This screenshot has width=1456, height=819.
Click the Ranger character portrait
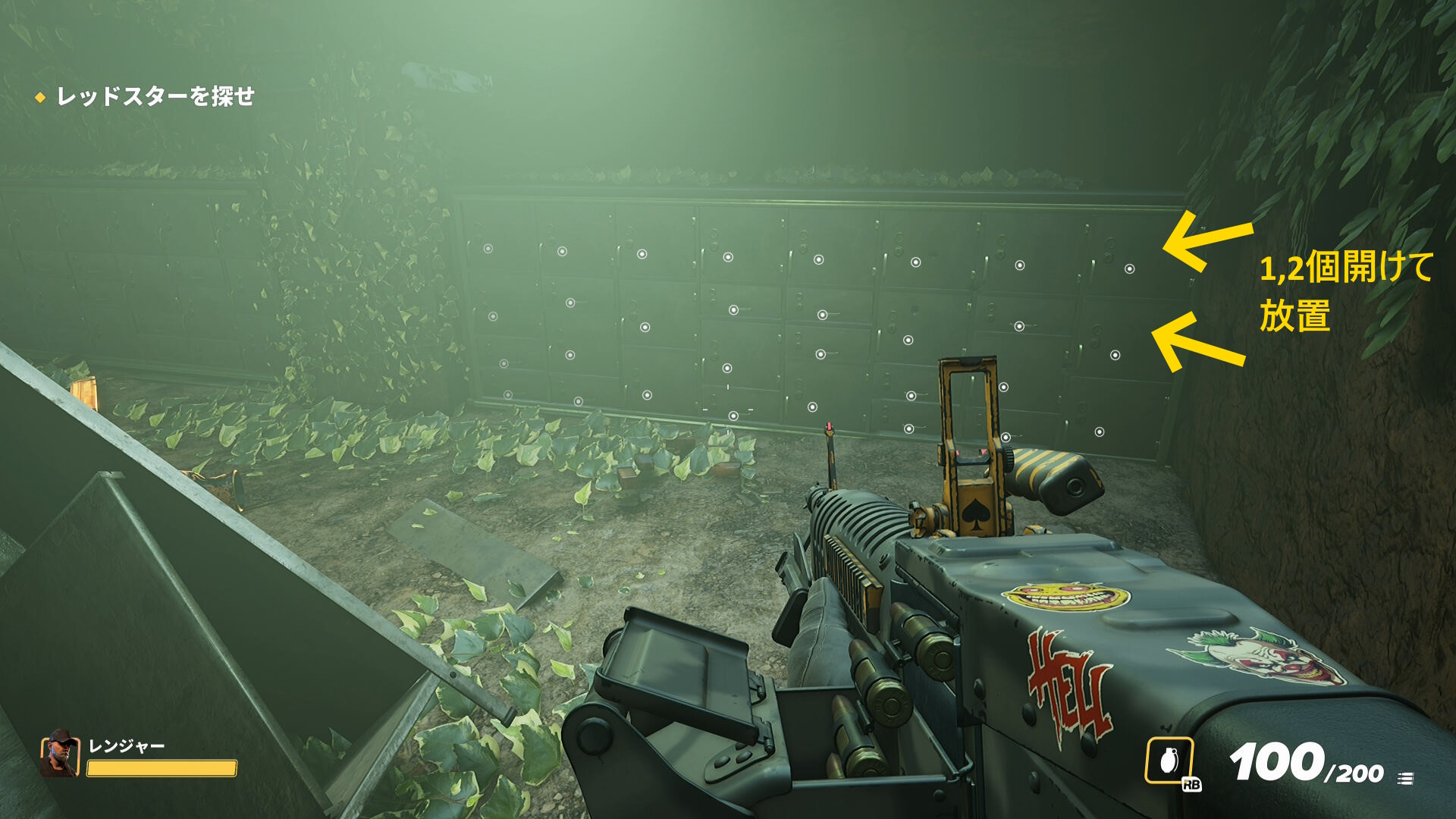point(60,755)
